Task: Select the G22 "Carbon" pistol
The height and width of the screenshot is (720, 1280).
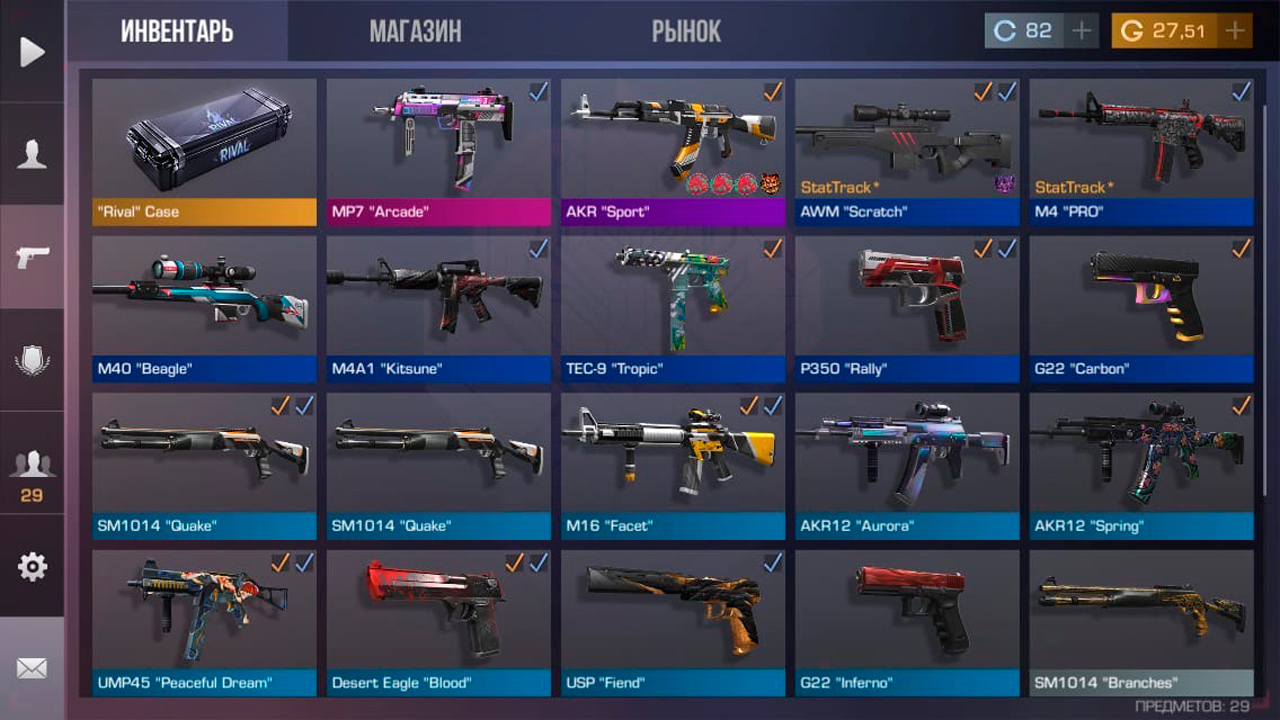Action: coord(1141,309)
